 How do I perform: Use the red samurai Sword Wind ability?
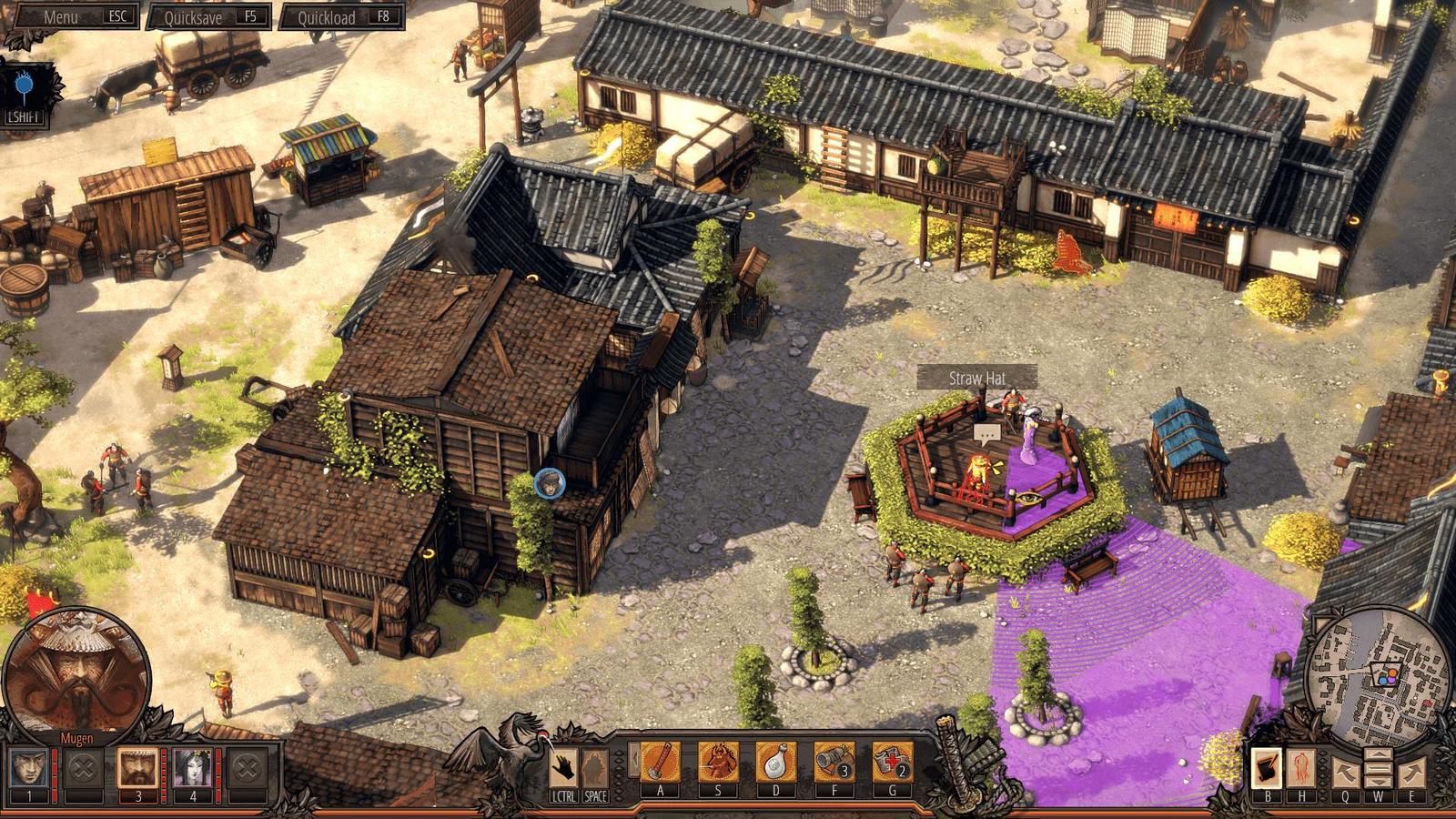click(x=718, y=762)
